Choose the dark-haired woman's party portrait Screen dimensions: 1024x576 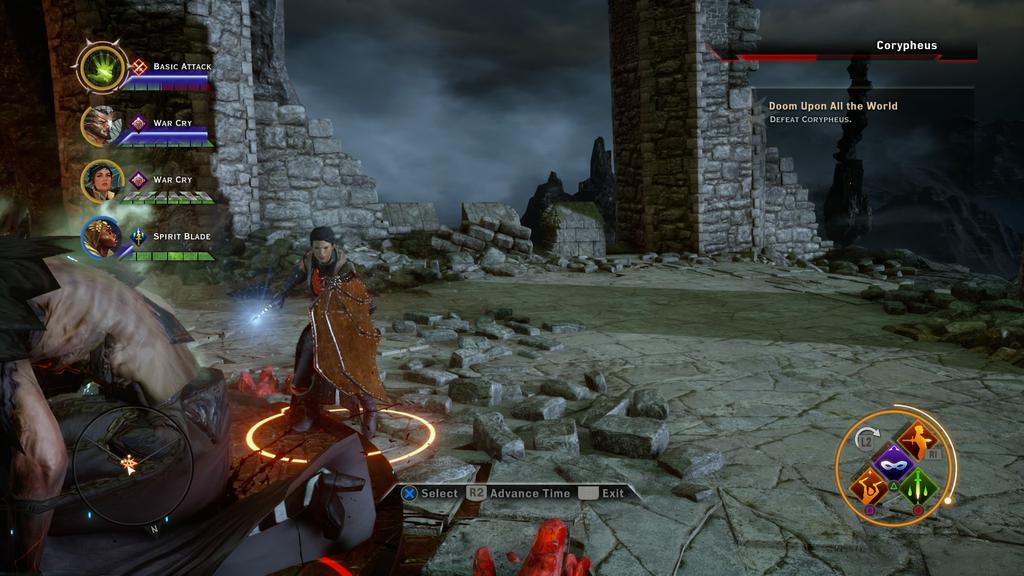[101, 181]
